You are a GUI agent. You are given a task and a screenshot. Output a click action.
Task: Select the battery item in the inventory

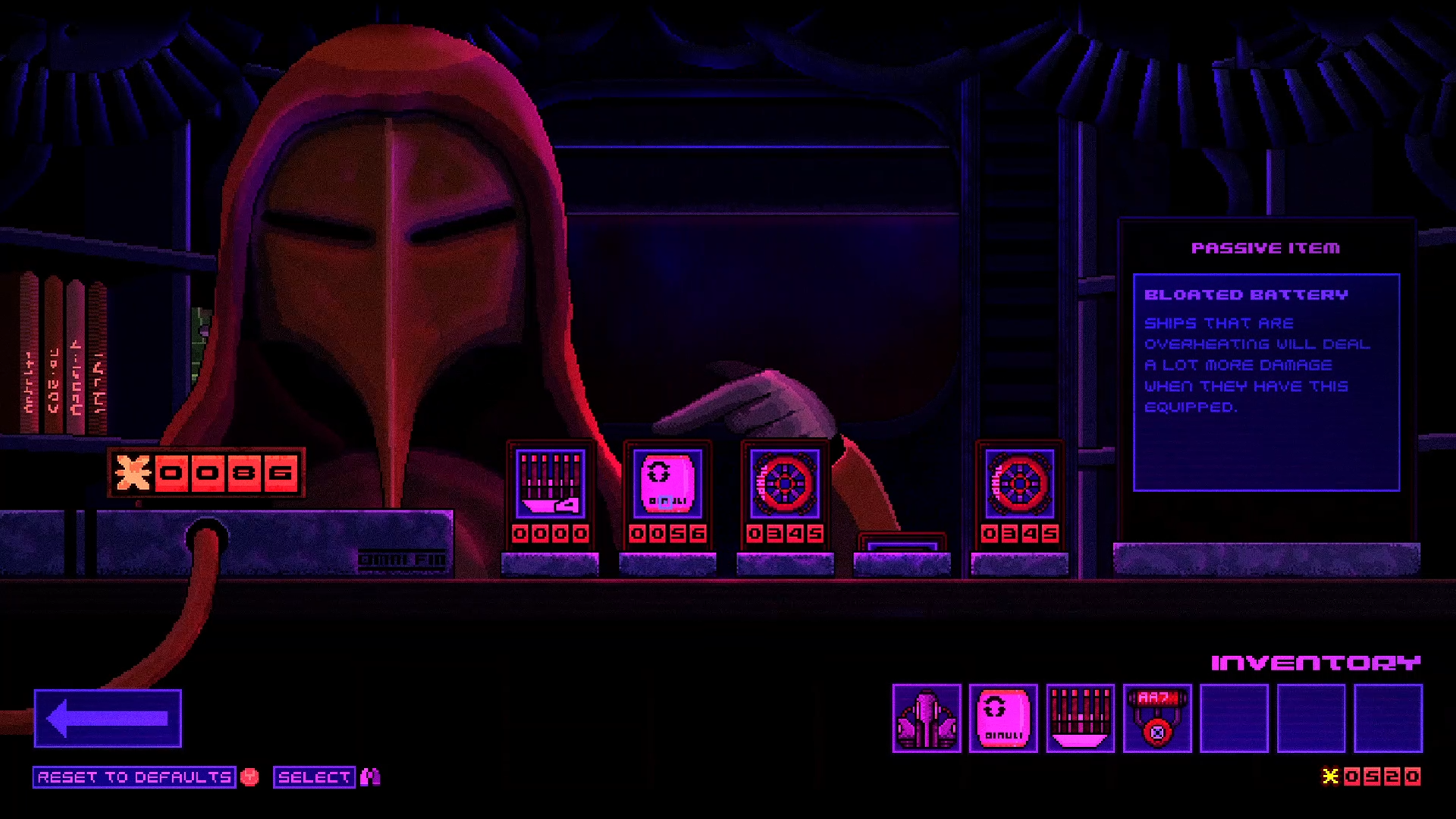point(1003,718)
